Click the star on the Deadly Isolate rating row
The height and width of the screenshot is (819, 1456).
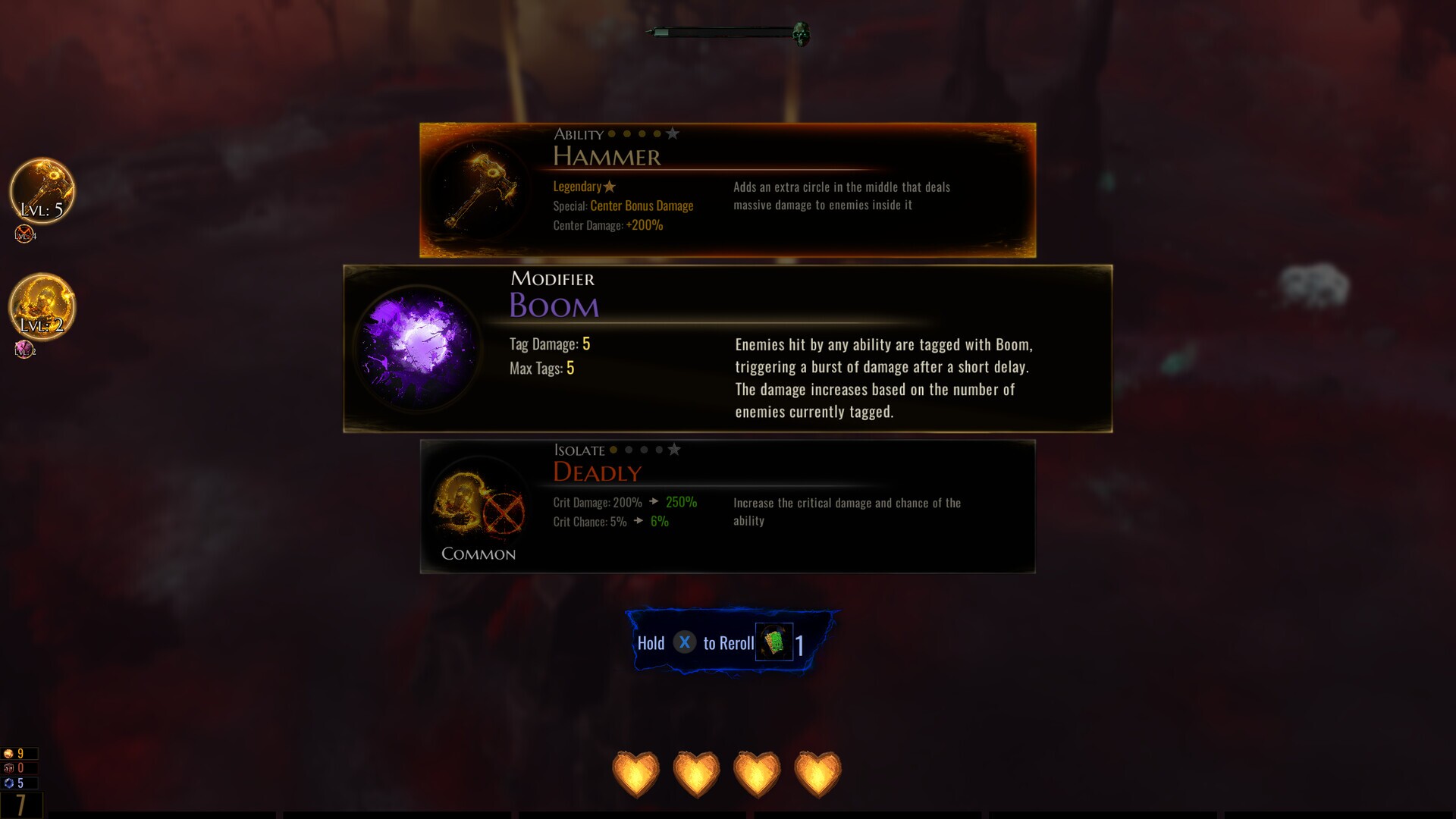click(x=675, y=449)
